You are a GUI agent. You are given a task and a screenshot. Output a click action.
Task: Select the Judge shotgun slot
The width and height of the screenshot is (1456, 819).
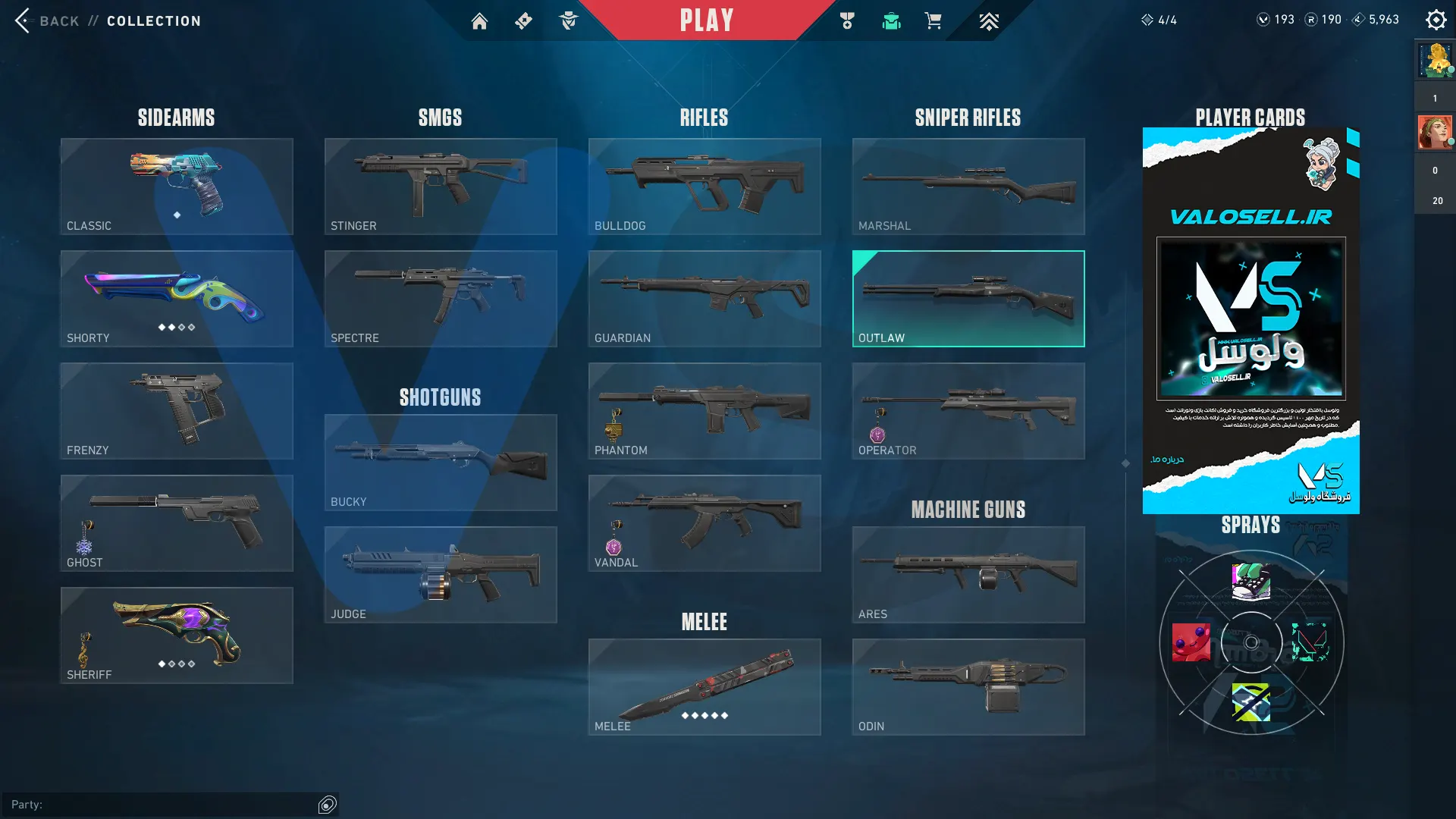pos(441,575)
